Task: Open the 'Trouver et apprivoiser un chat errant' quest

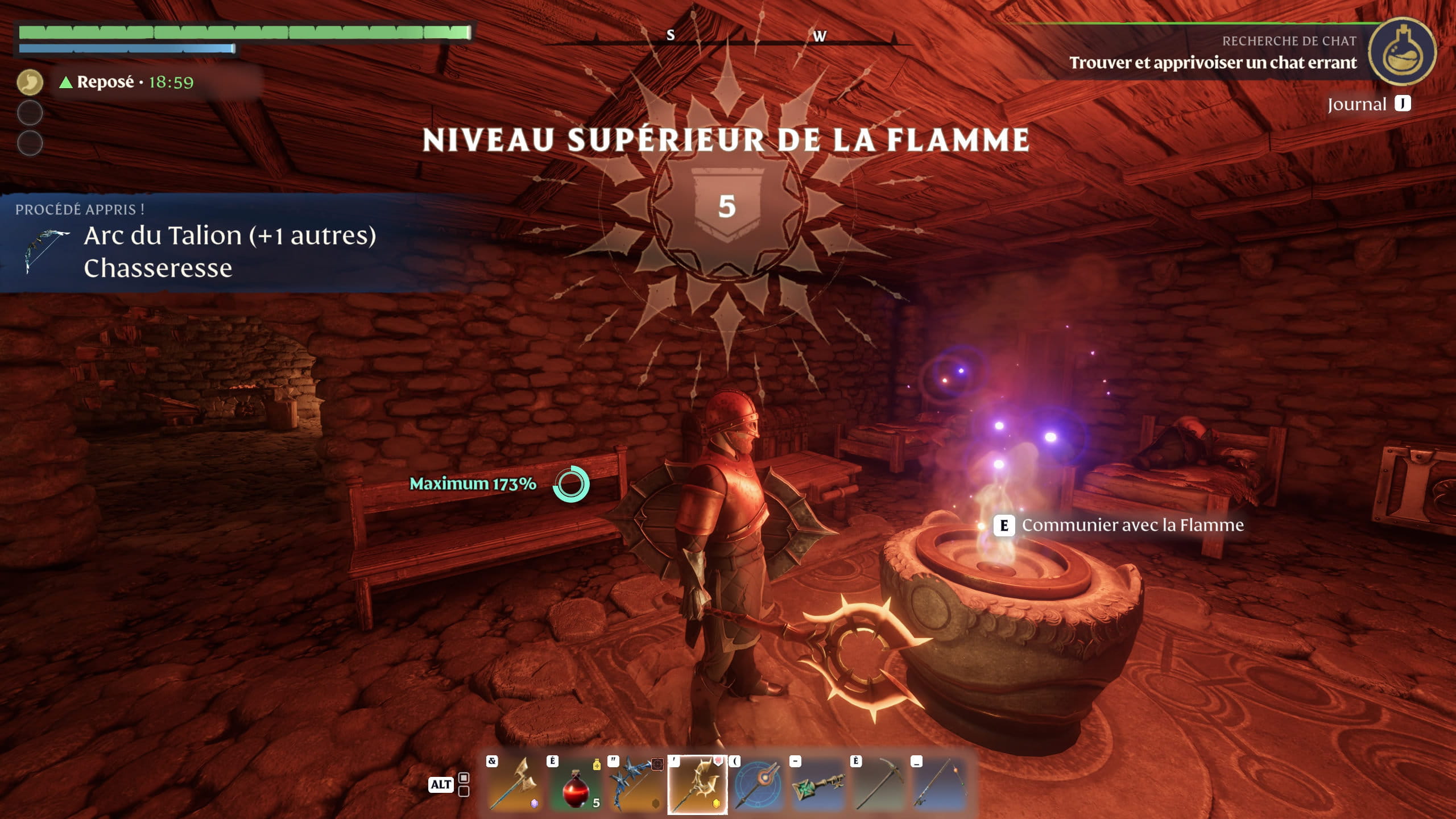Action: [x=1213, y=63]
